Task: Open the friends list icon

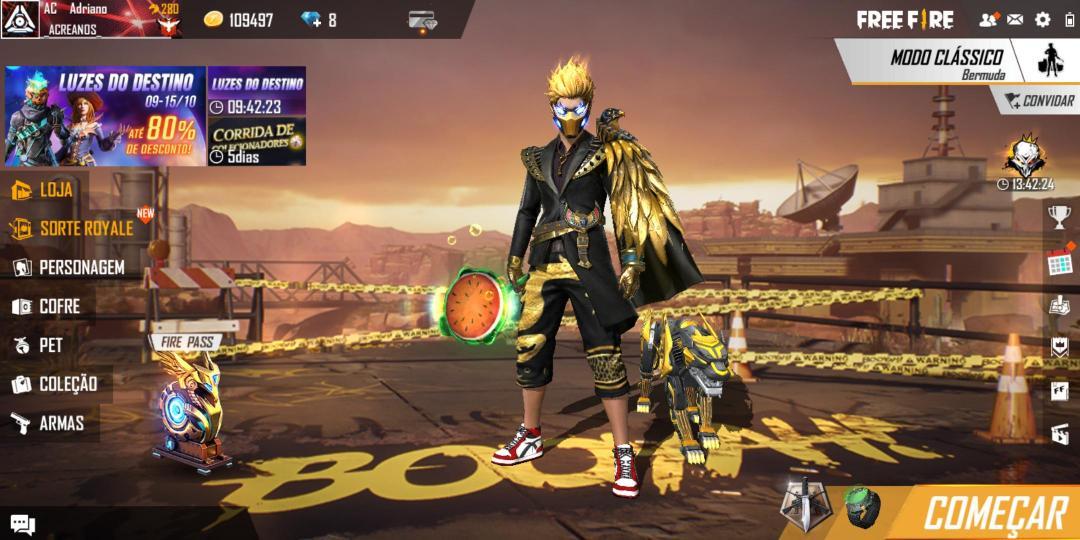Action: [988, 19]
